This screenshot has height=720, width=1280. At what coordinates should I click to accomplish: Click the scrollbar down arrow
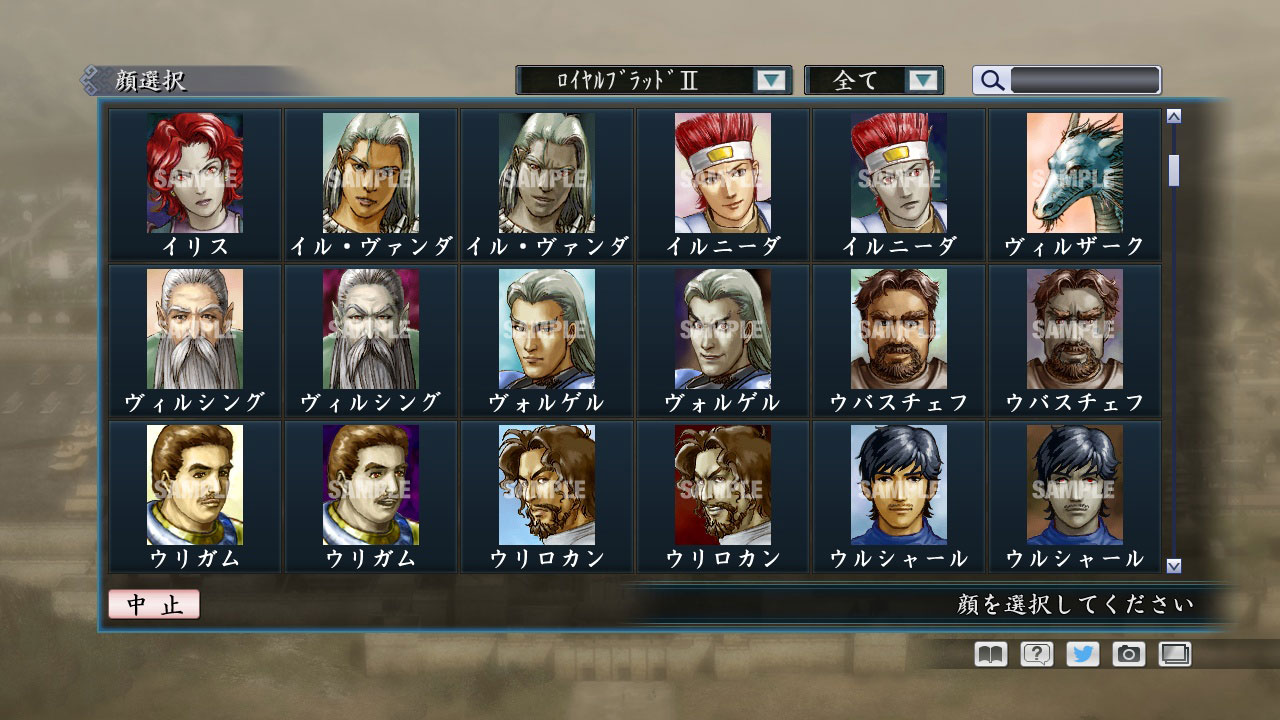click(x=1172, y=565)
